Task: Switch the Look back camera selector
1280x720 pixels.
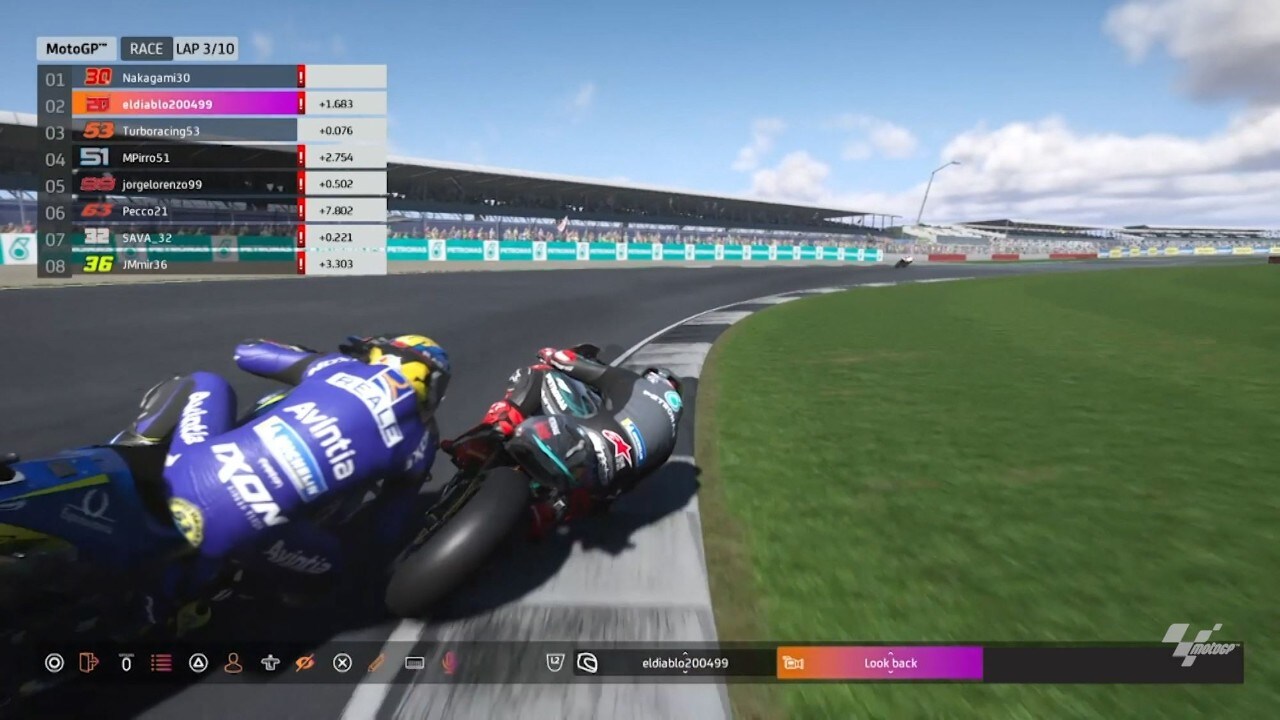Action: pos(890,663)
